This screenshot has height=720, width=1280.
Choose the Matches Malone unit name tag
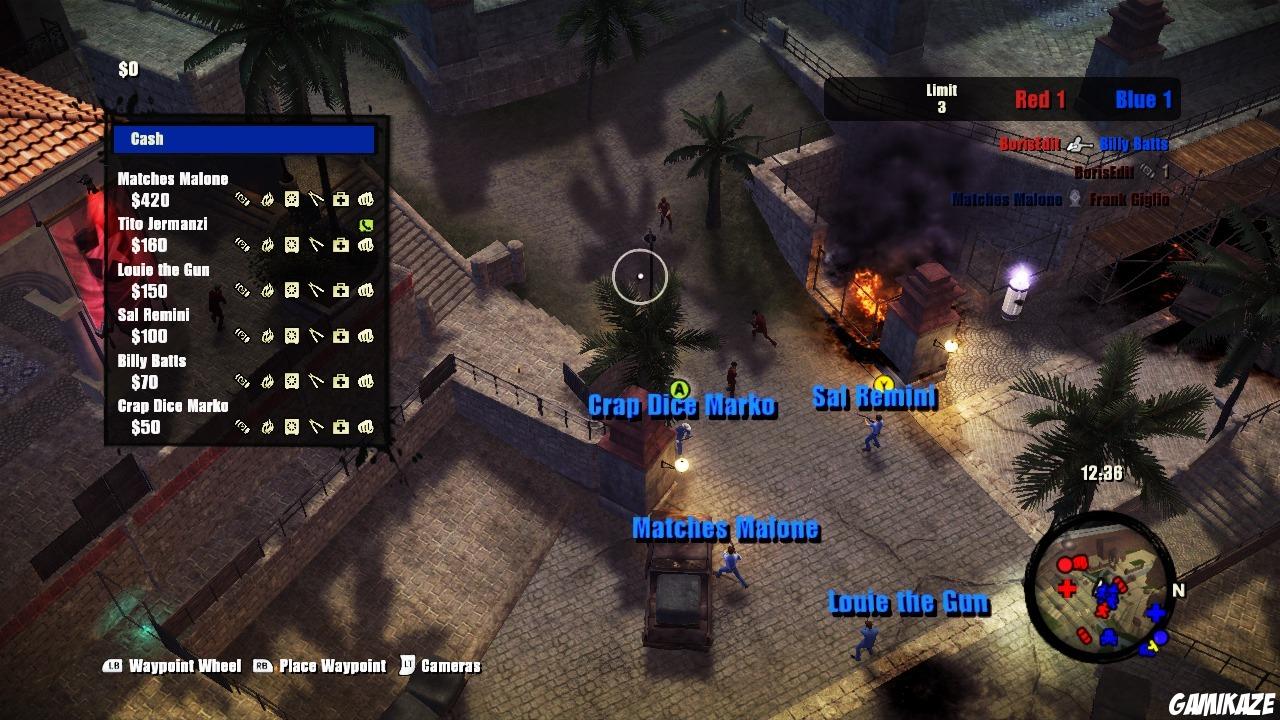(x=725, y=528)
